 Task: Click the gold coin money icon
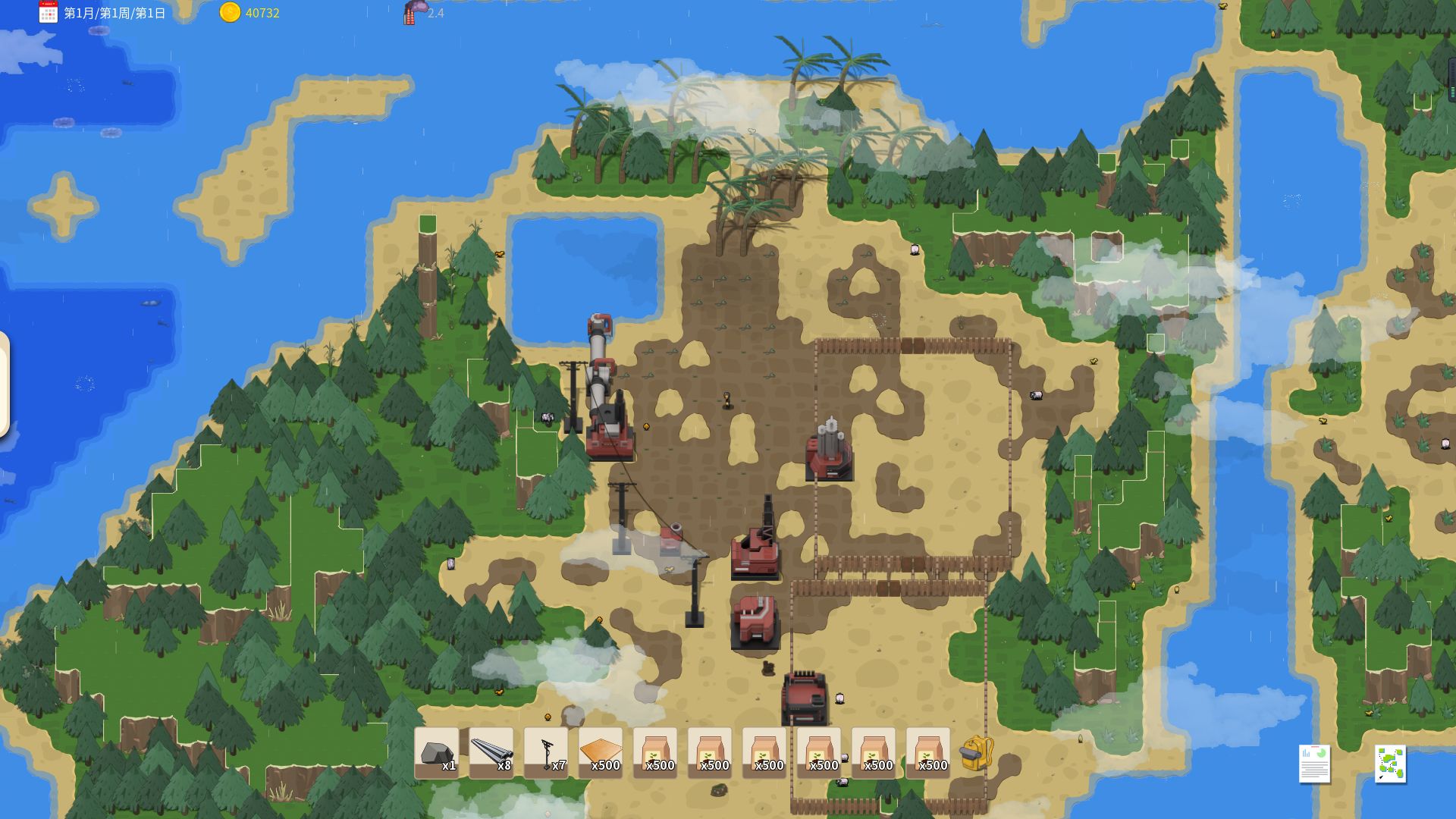(x=230, y=12)
